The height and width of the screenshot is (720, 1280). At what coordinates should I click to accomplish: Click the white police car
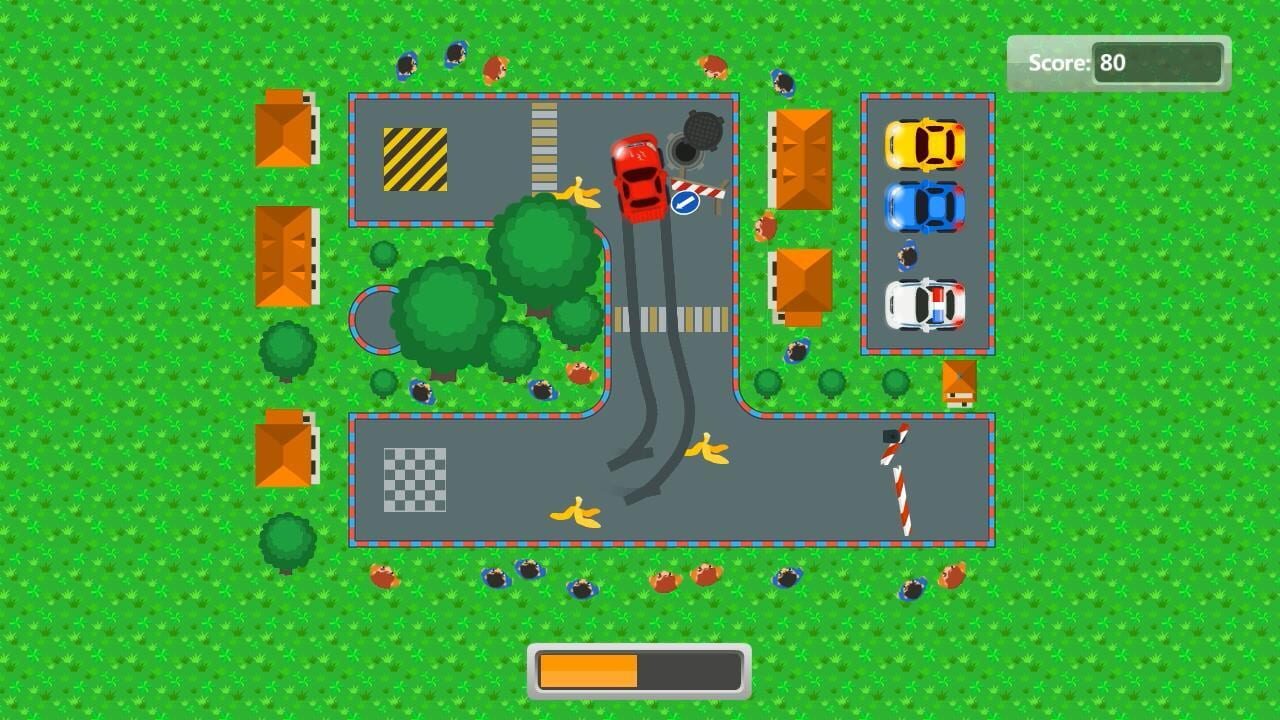[925, 305]
